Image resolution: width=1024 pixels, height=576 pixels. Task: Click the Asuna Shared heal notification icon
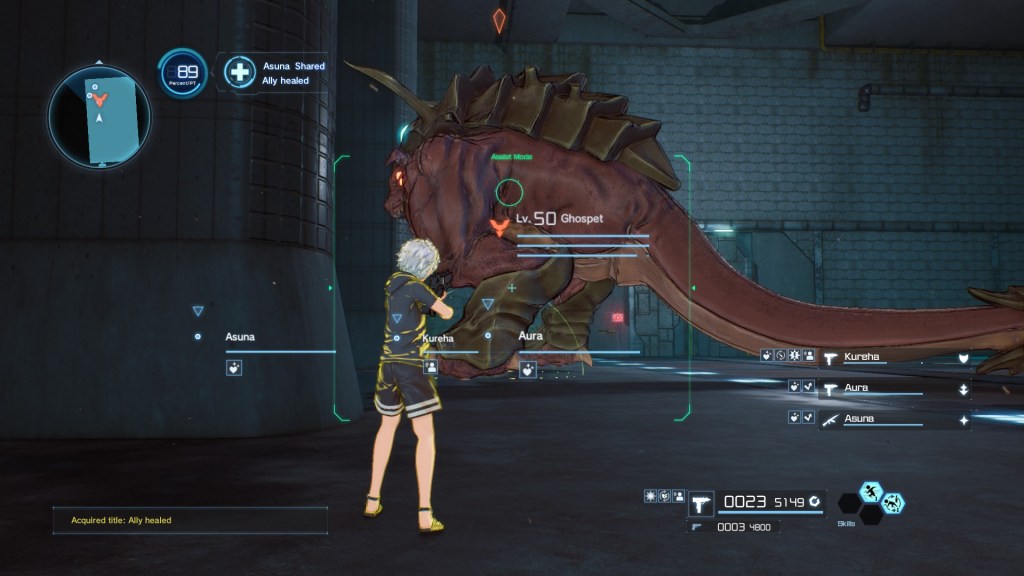click(239, 72)
